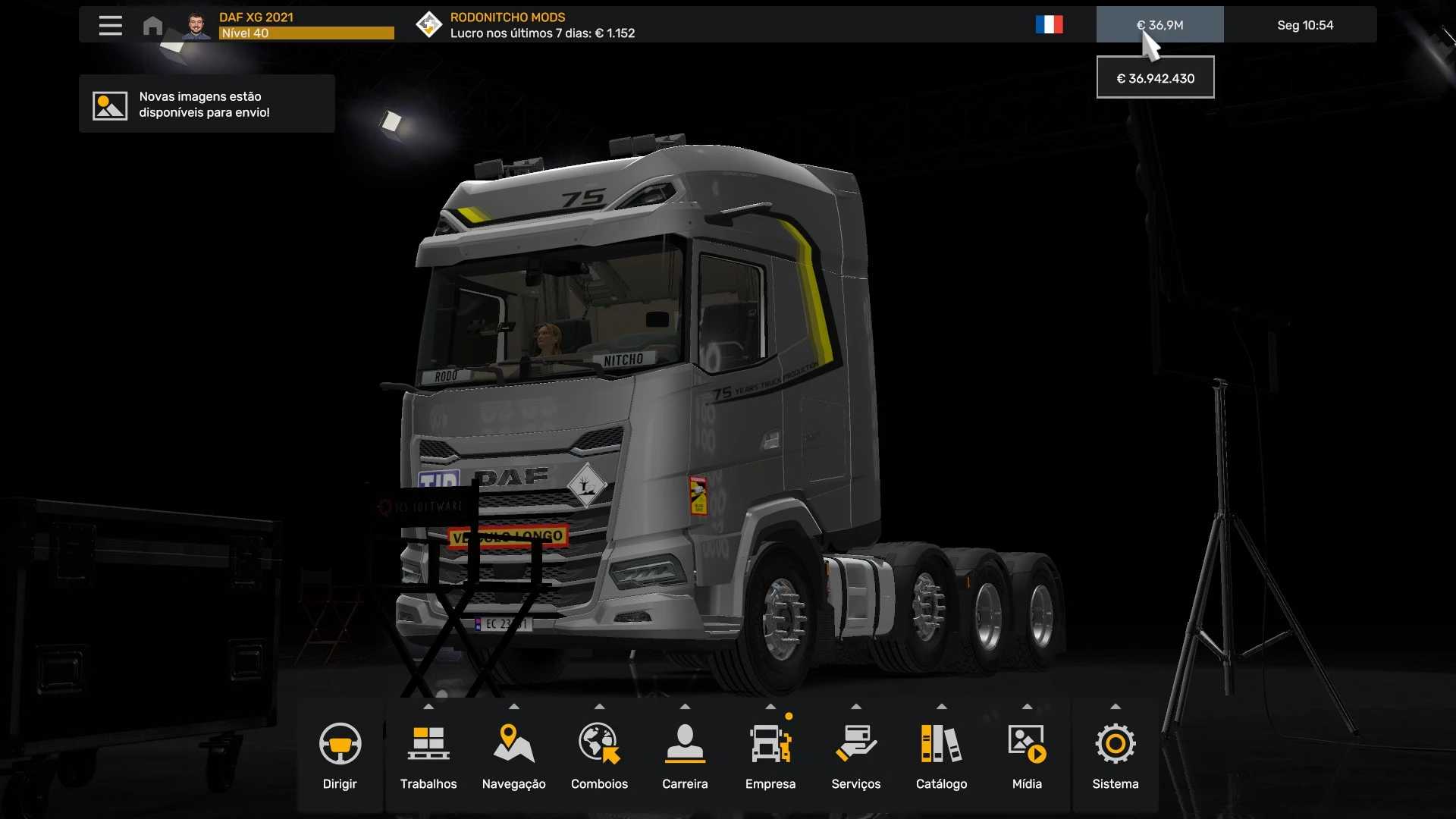Select the French flag icon
The image size is (1456, 819).
(1049, 25)
